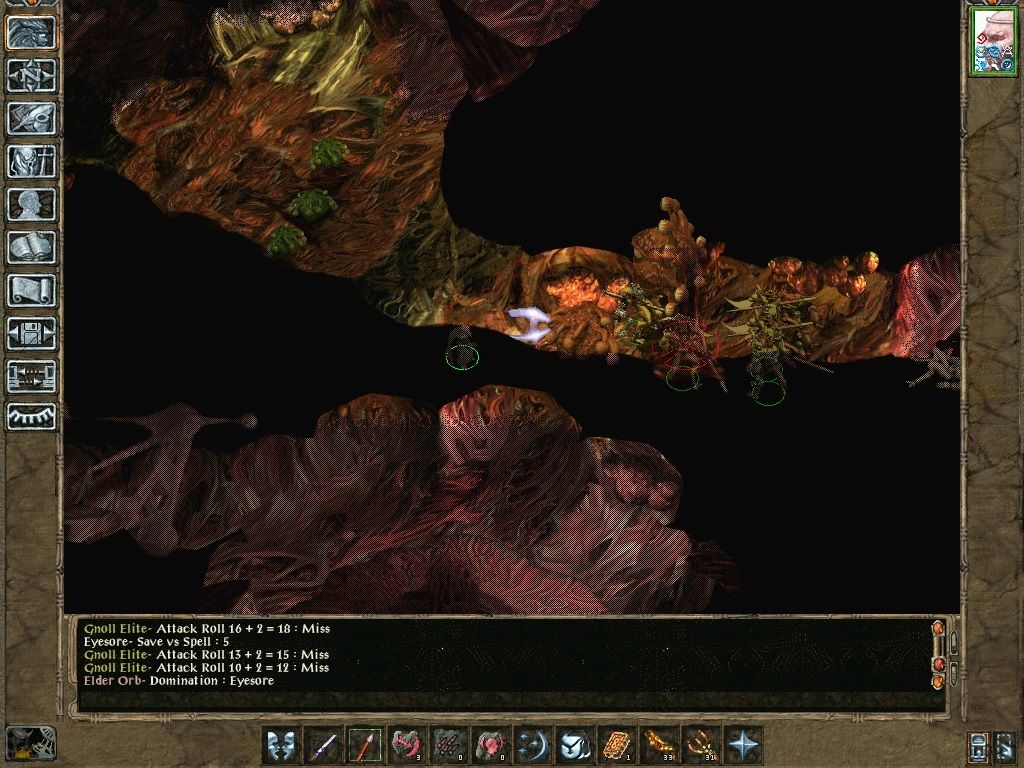This screenshot has width=1024, height=768.
Task: Use the red claw ability with count 3
Action: (x=407, y=745)
